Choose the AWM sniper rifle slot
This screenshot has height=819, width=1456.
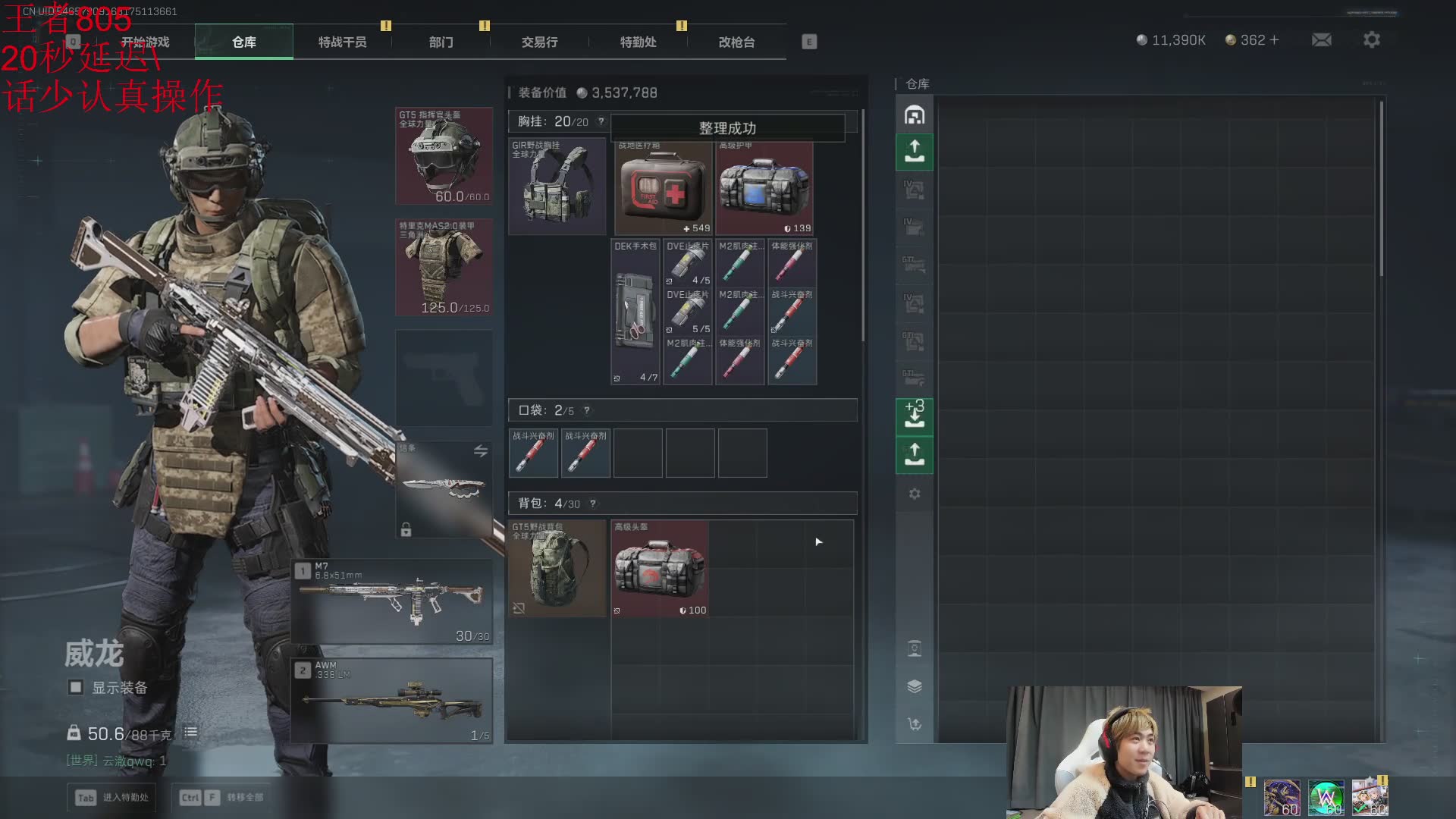click(392, 700)
